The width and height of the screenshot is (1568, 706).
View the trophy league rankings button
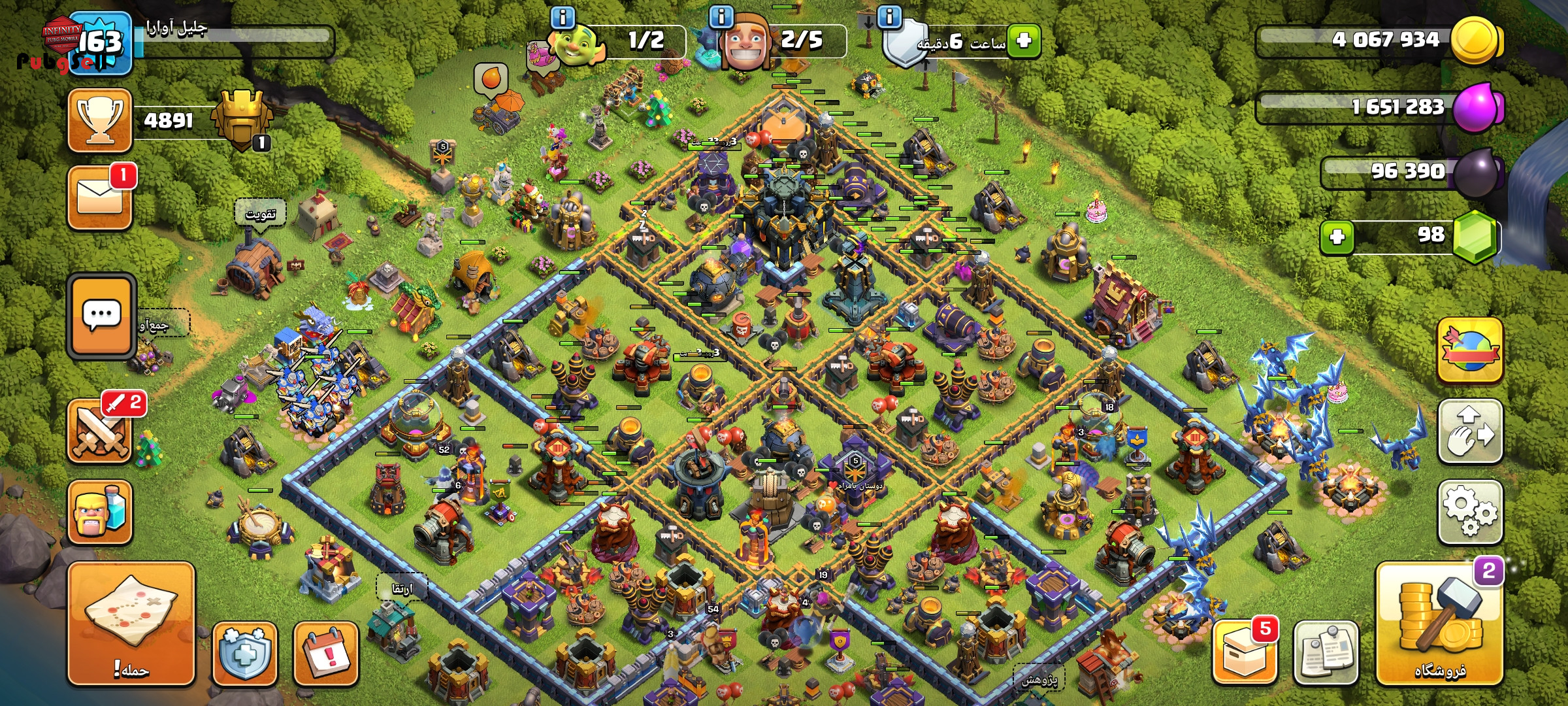[x=100, y=120]
